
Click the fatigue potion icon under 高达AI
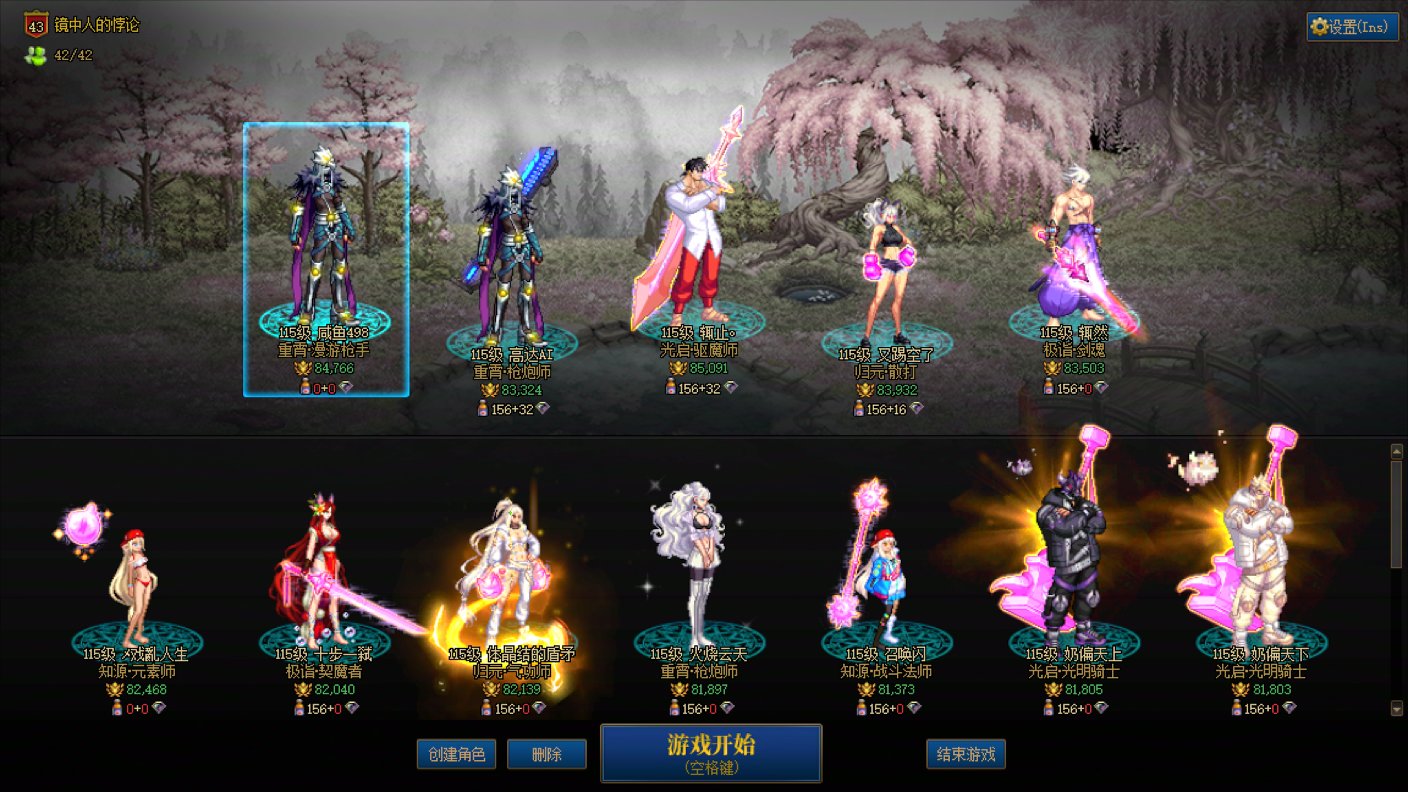pos(483,408)
